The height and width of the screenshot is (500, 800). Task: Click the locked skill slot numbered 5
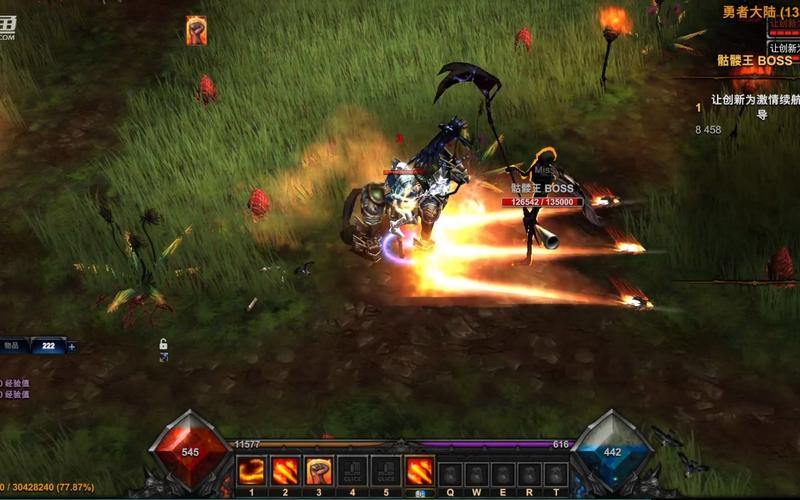point(386,471)
